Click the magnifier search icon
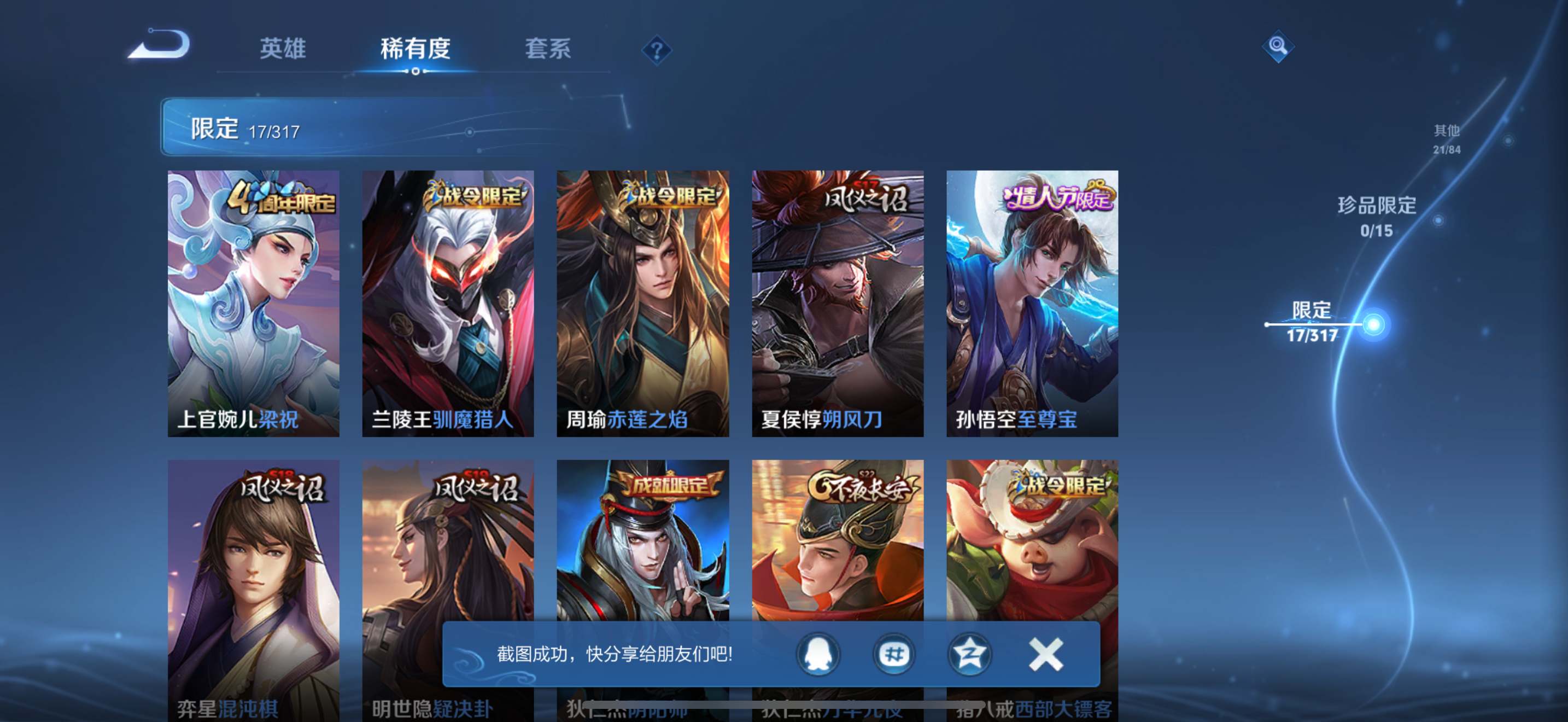Screen dimensions: 1568x722 (1278, 46)
